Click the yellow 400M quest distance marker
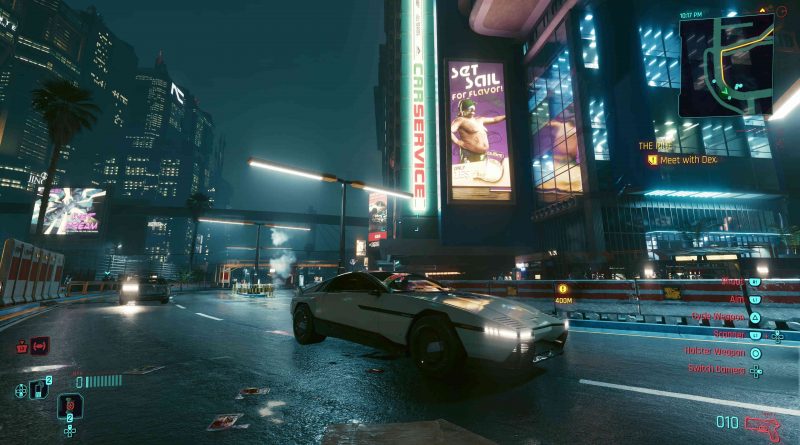 click(561, 292)
